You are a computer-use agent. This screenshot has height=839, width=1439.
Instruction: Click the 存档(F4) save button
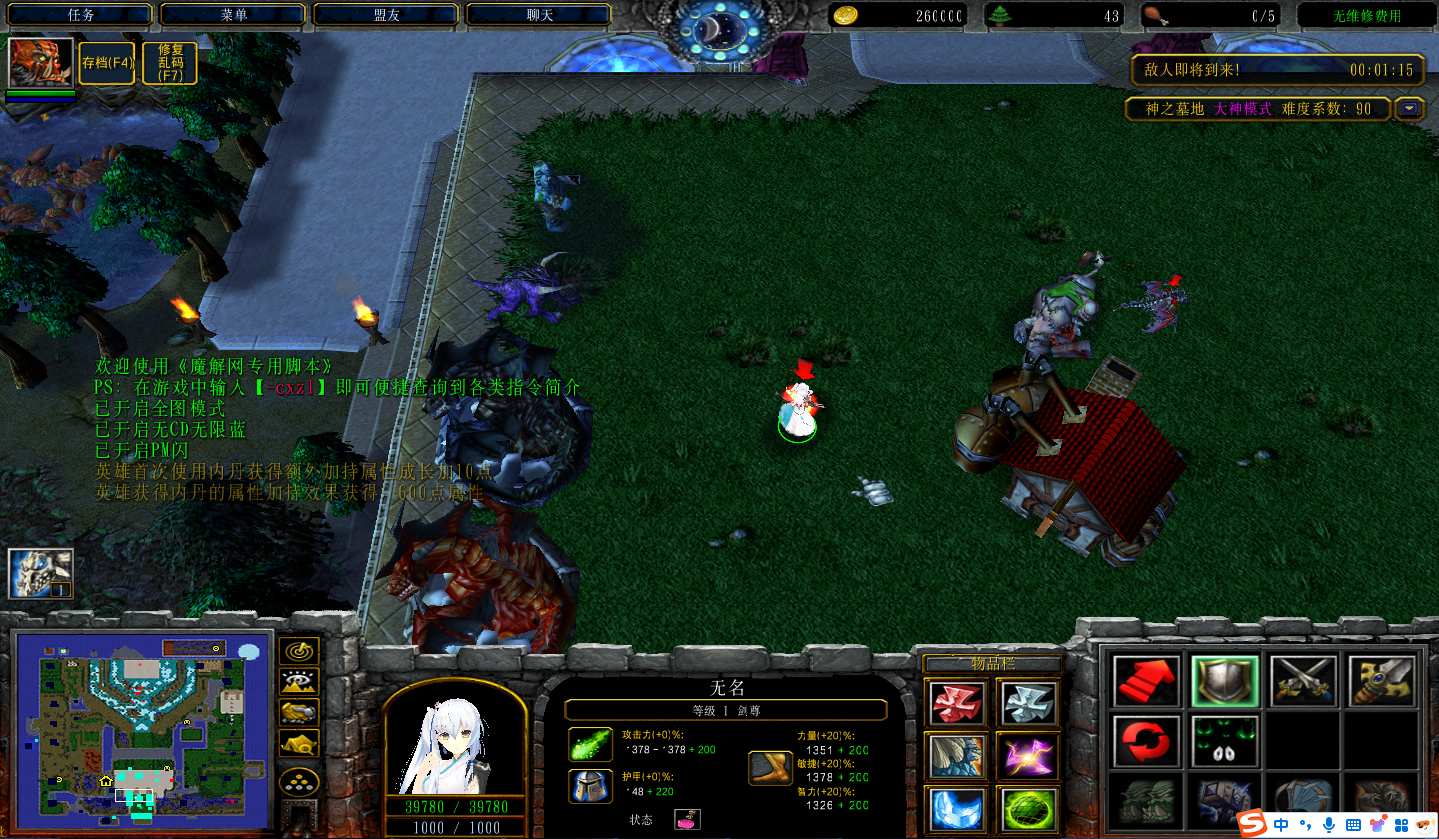107,62
